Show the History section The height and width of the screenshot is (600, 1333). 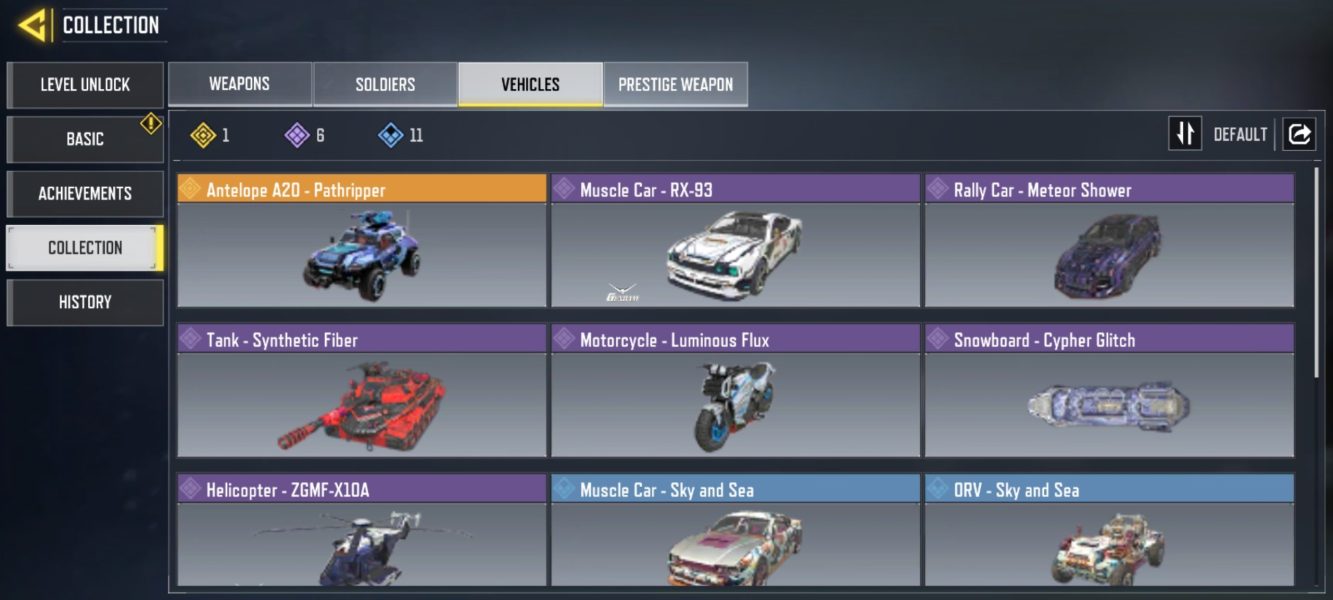tap(85, 302)
